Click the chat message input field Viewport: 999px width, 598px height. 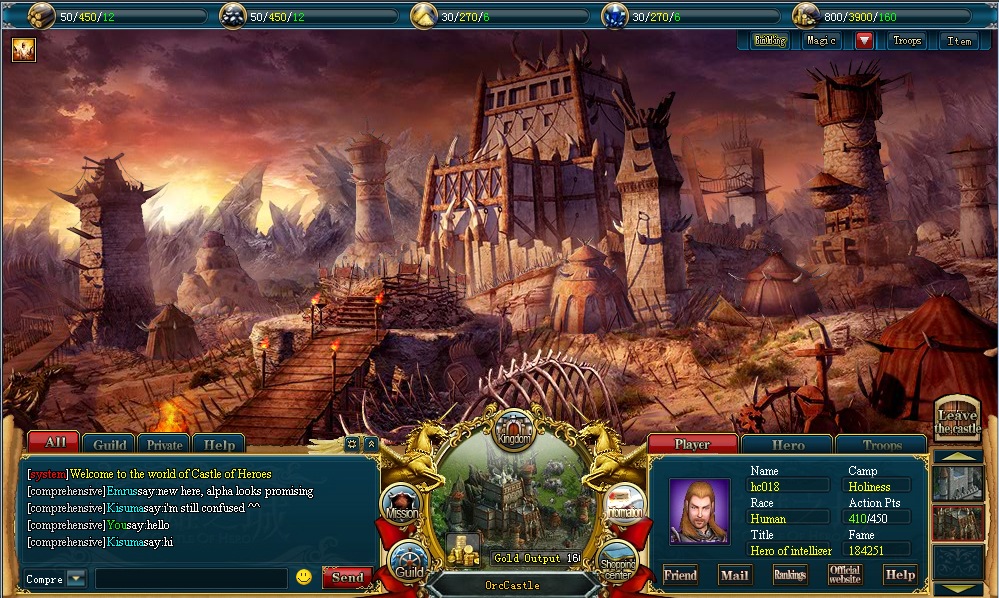tap(191, 578)
